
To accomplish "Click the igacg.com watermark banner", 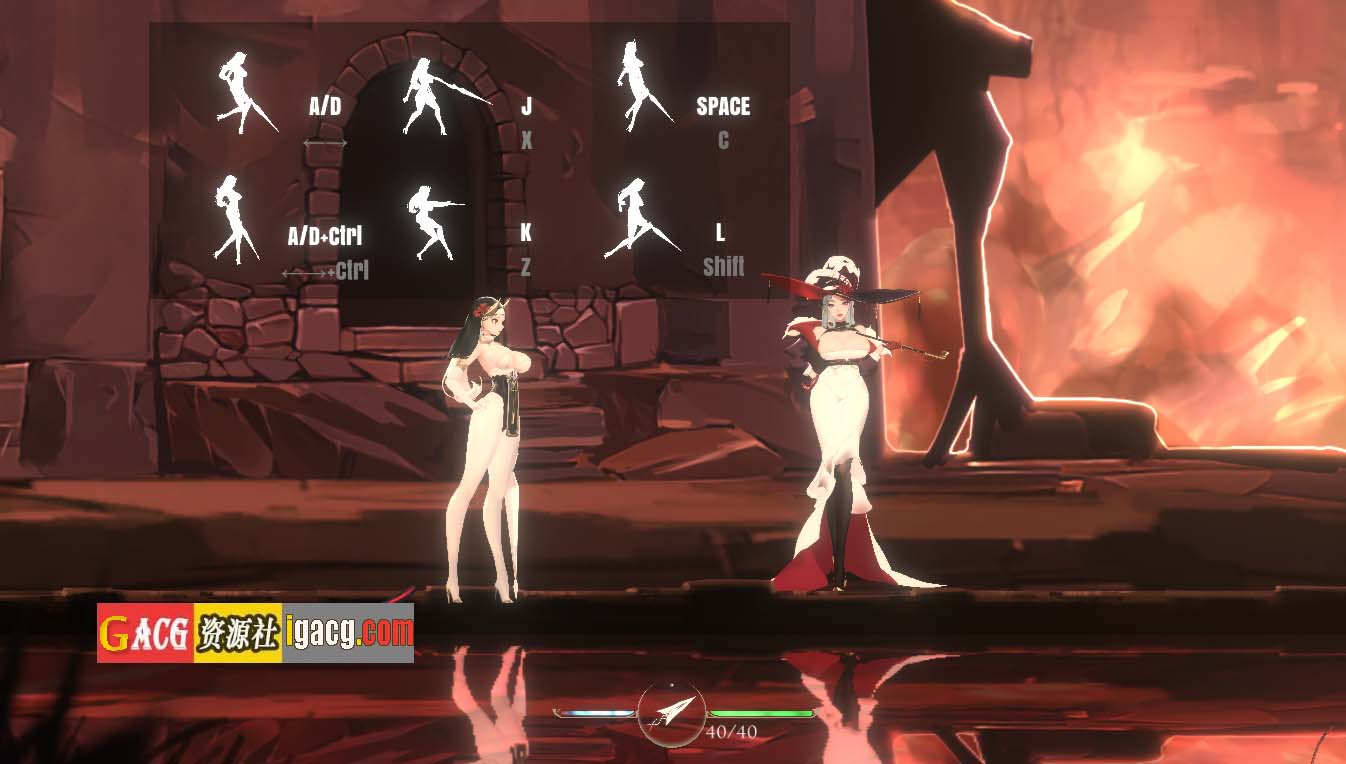I will (255, 632).
